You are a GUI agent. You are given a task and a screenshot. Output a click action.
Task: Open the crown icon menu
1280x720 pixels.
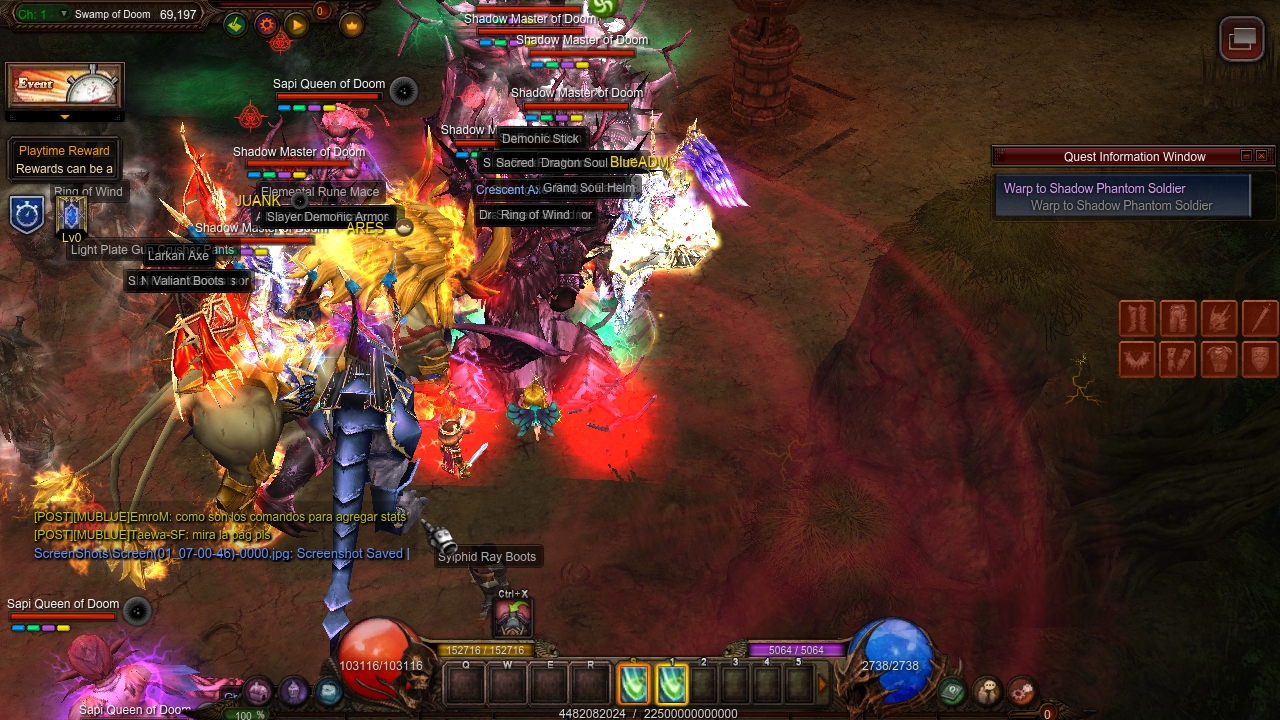(352, 25)
